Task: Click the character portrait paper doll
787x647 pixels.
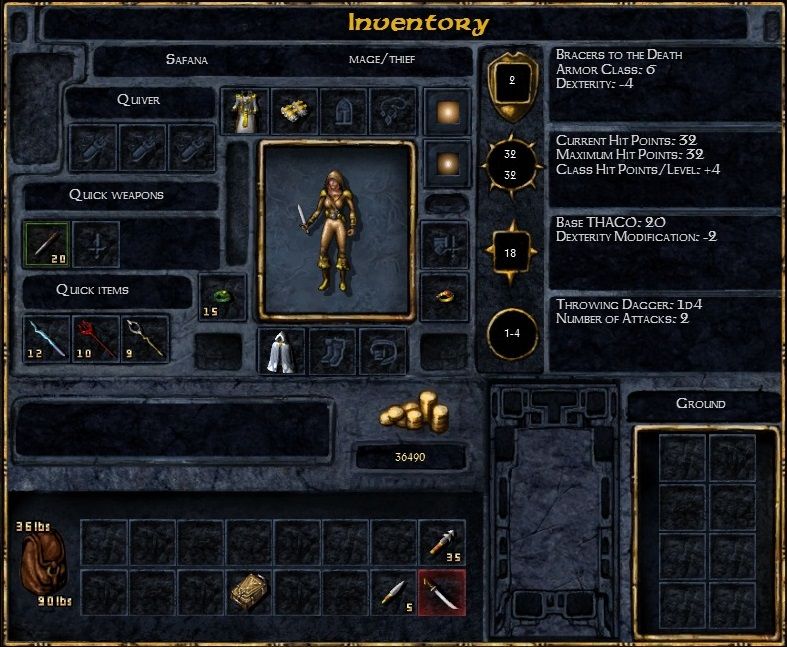Action: click(x=336, y=228)
